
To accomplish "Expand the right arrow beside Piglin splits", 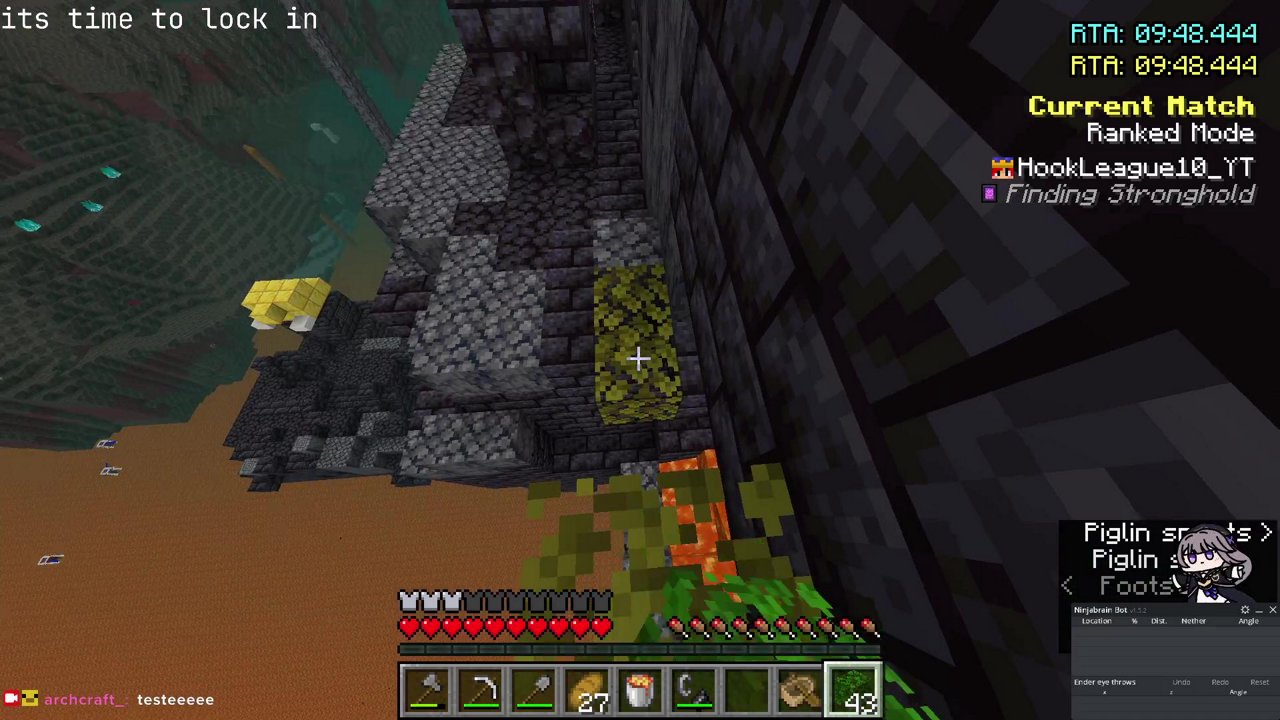I will [1268, 533].
